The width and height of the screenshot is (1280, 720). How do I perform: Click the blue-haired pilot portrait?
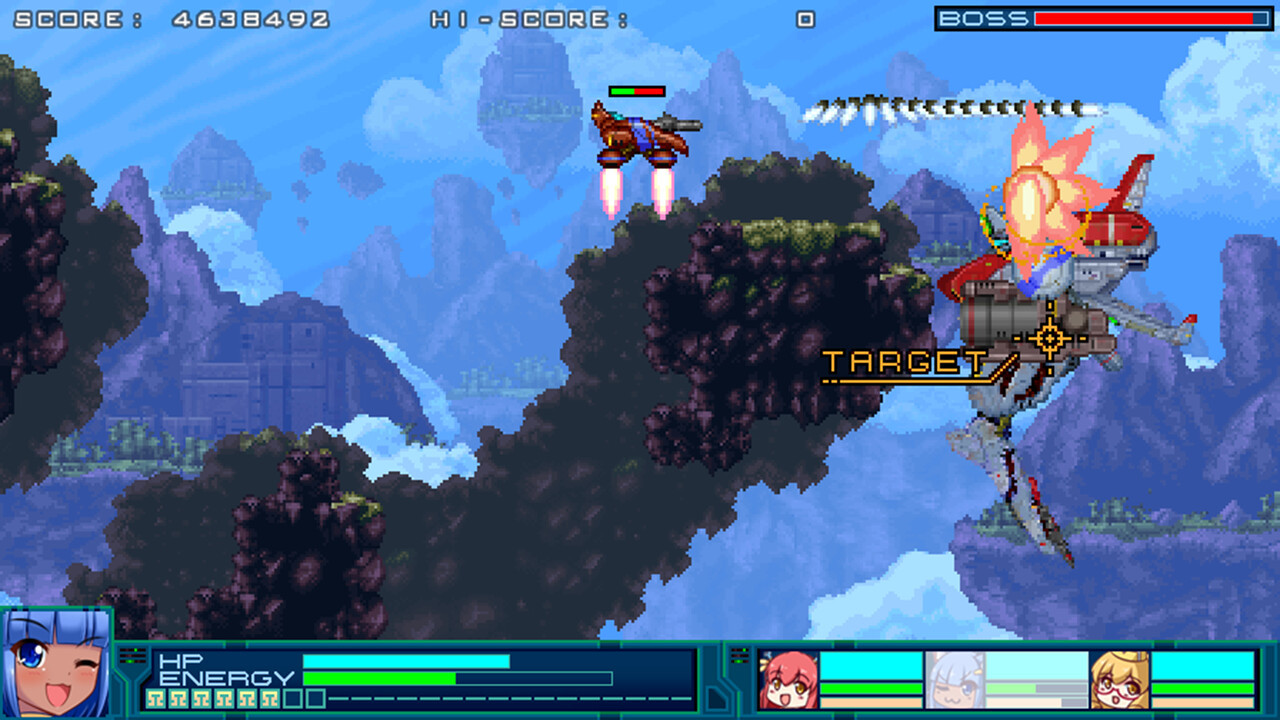[x=55, y=664]
